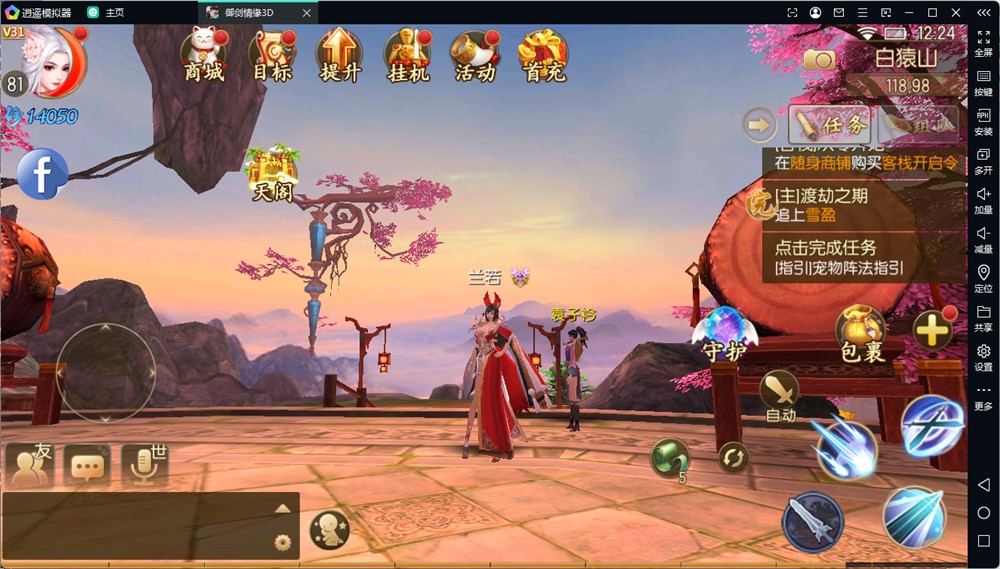The height and width of the screenshot is (569, 1000).
Task: Open the Facebook button
Action: tap(42, 175)
